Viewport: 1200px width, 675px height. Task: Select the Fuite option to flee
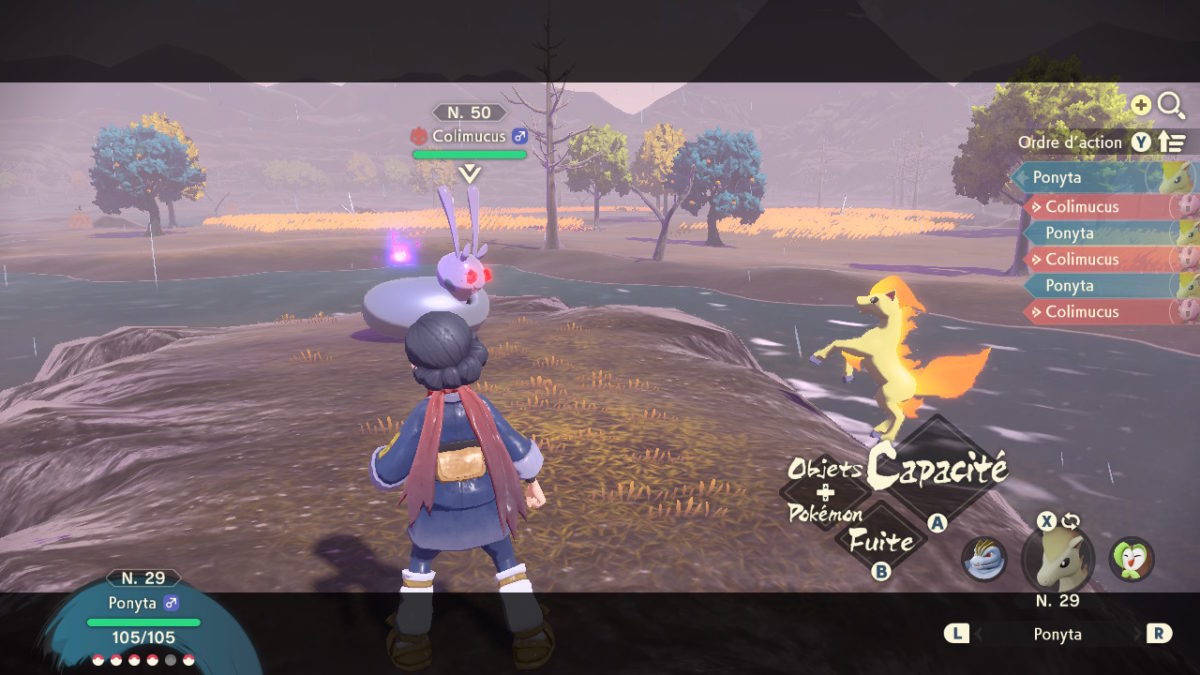pos(881,542)
